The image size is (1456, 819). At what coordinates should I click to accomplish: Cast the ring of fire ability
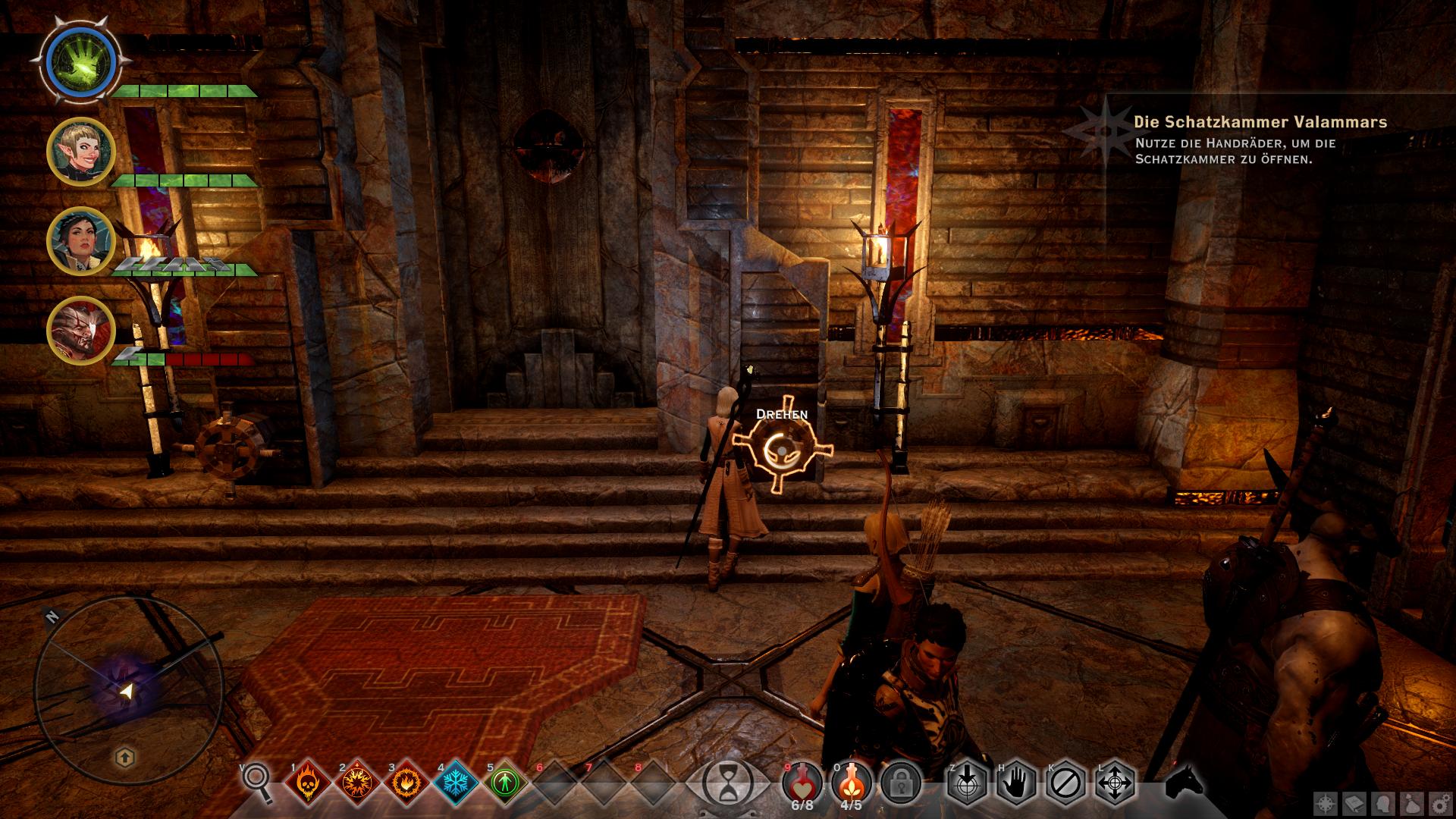tap(405, 782)
